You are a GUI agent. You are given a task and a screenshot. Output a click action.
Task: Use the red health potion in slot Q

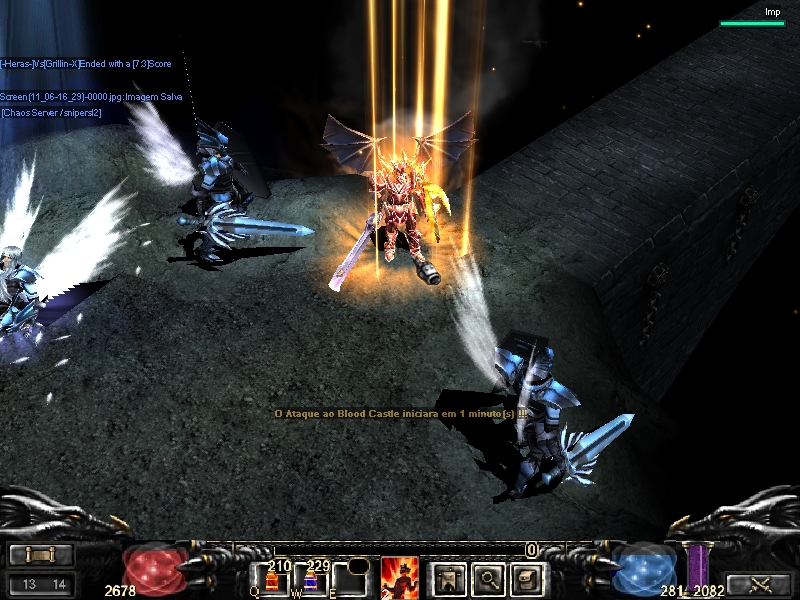click(271, 580)
